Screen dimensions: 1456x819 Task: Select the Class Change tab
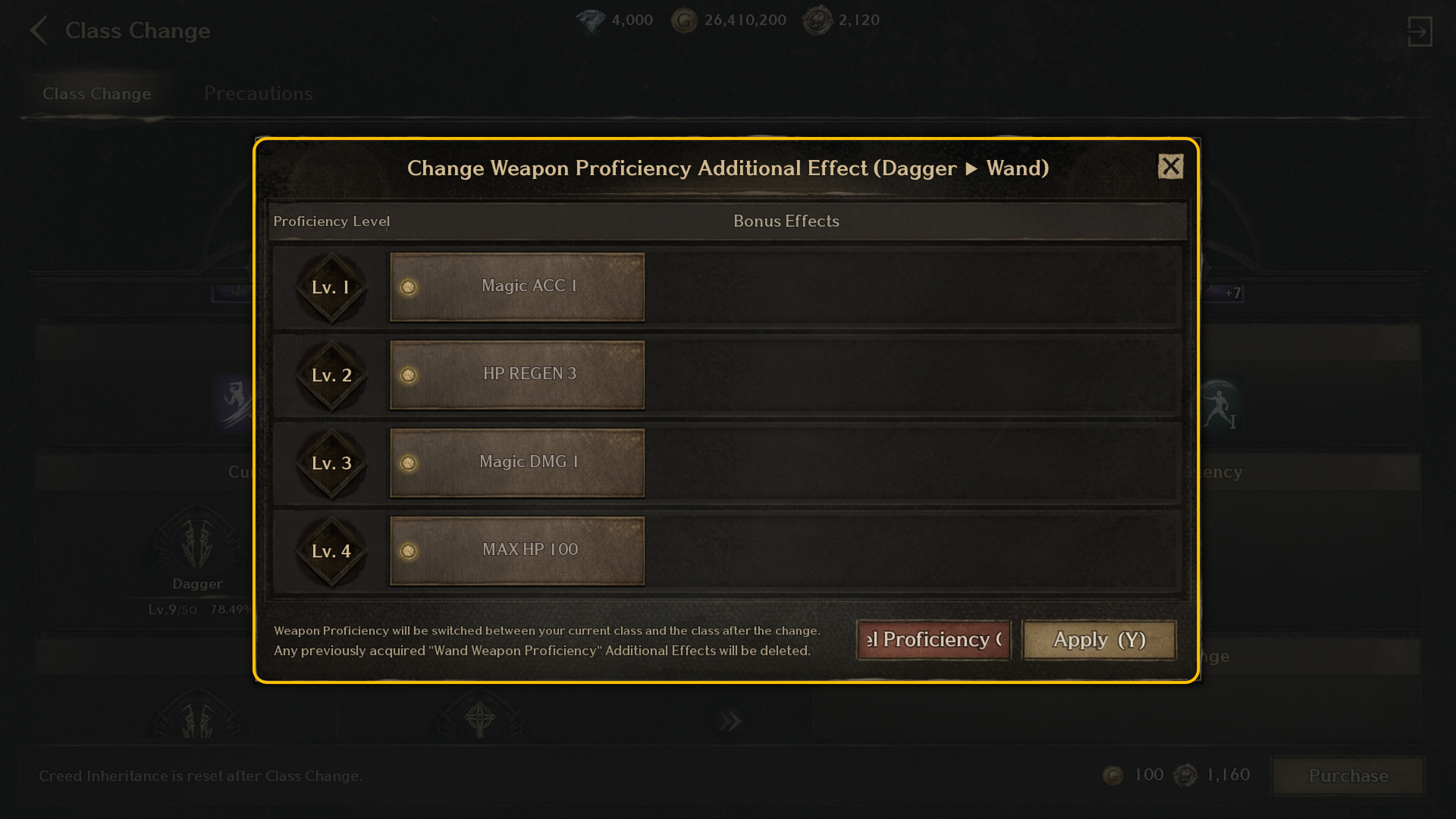[x=97, y=93]
